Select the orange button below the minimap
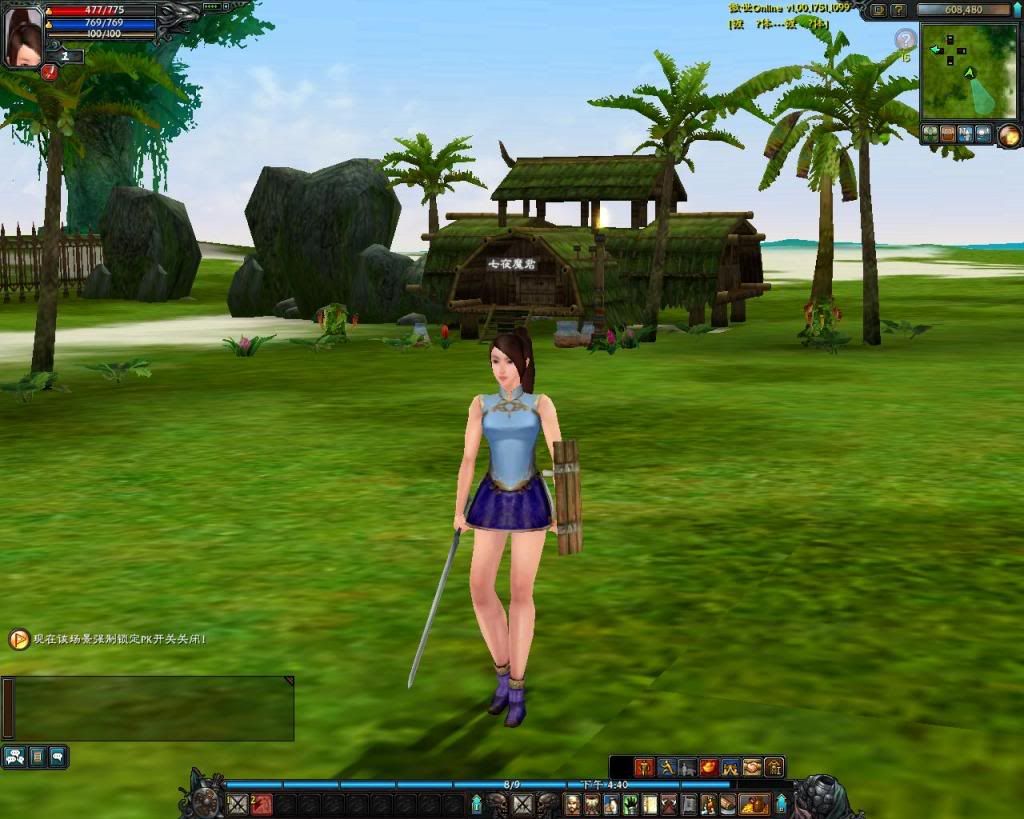This screenshot has height=819, width=1024. pyautogui.click(x=947, y=133)
